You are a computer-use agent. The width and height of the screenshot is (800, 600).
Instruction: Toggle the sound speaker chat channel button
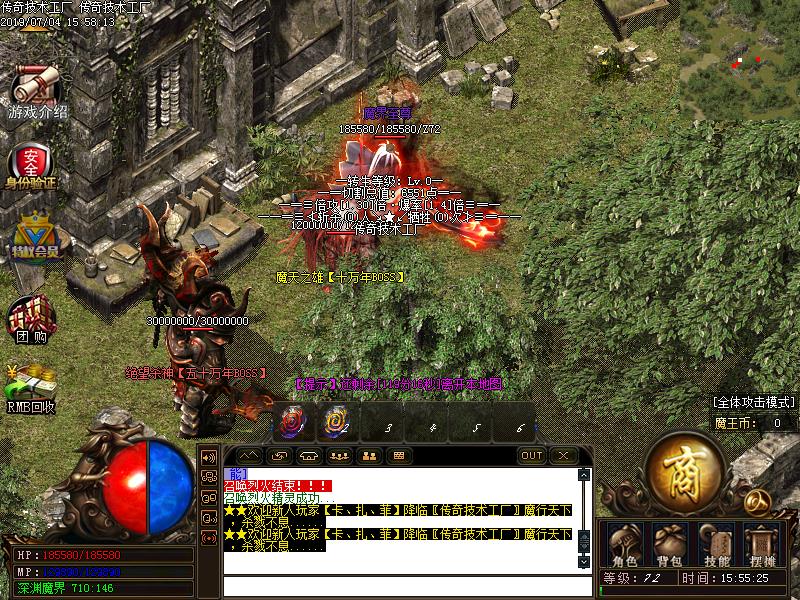(210, 456)
